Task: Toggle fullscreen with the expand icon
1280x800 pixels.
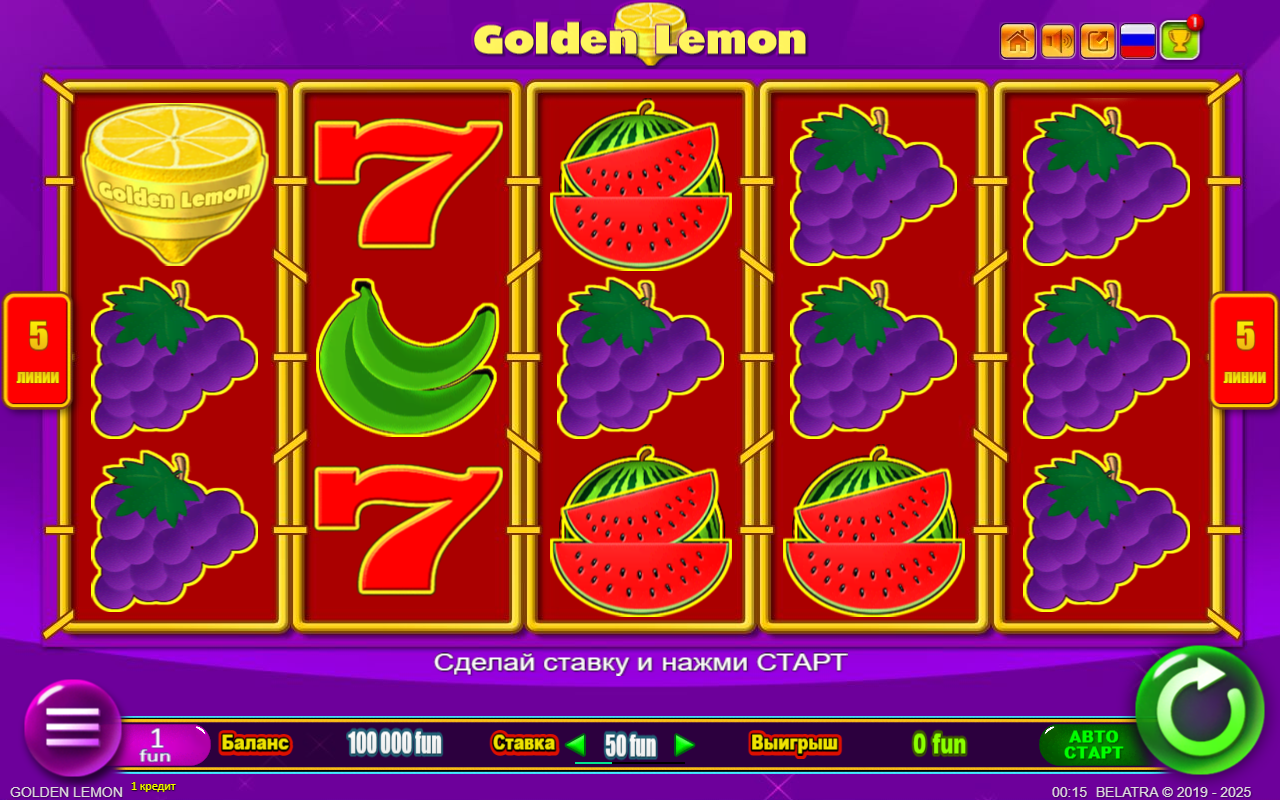Action: click(1097, 41)
